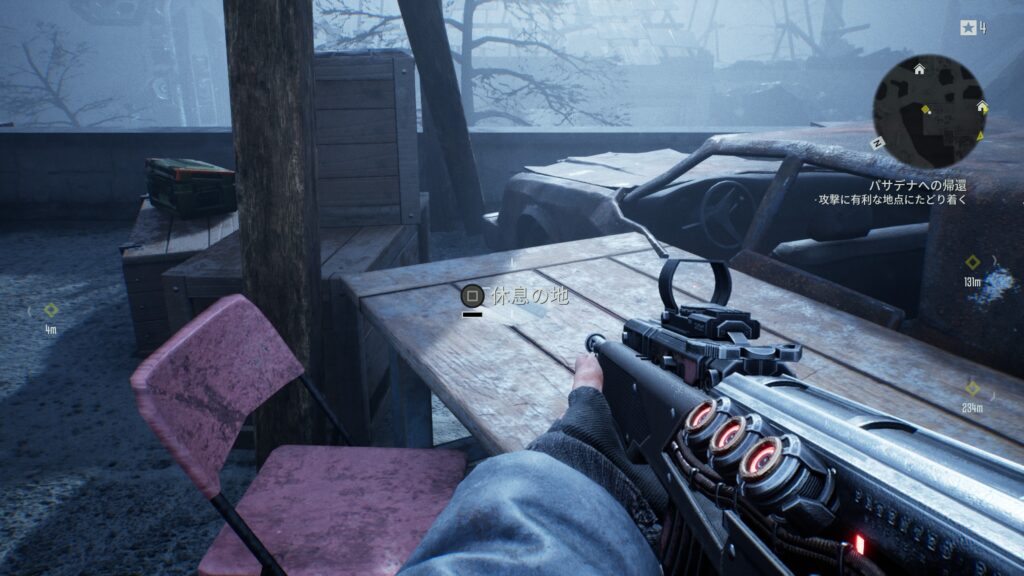Viewport: 1024px width, 576px height.
Task: Click the N compass marker on the minimap
Action: point(878,143)
